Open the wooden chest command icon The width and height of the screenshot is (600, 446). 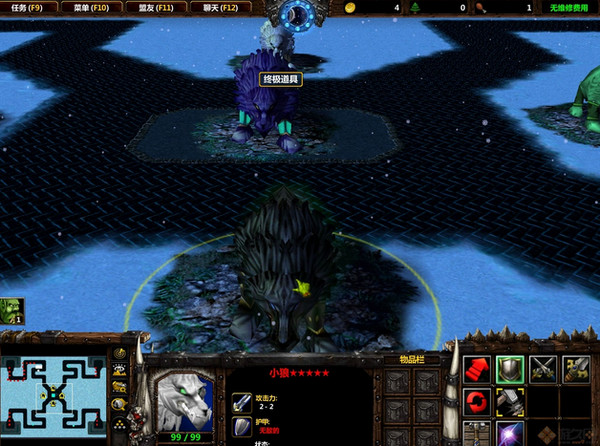477,433
